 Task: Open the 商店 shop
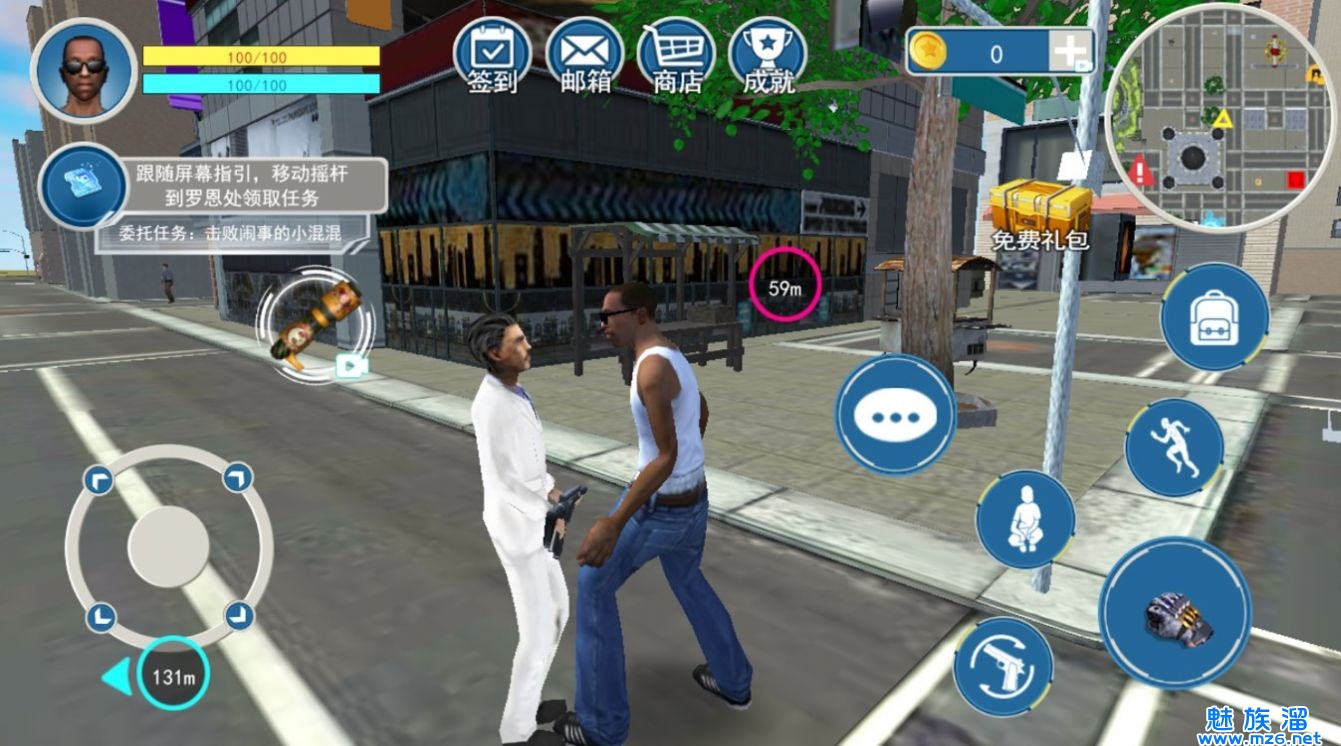[676, 55]
